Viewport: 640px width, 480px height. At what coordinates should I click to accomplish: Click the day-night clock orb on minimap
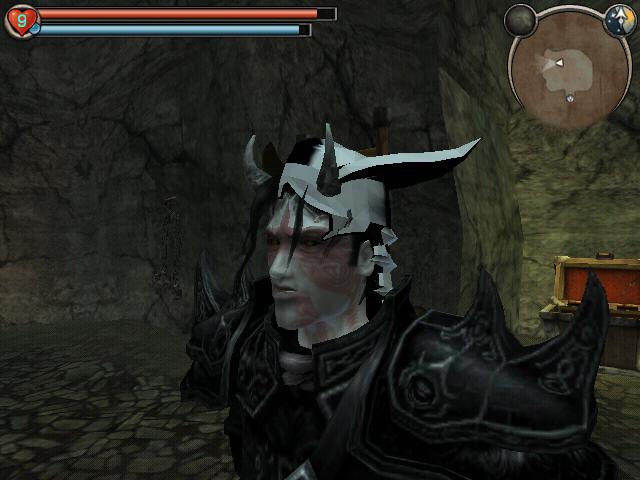click(617, 17)
